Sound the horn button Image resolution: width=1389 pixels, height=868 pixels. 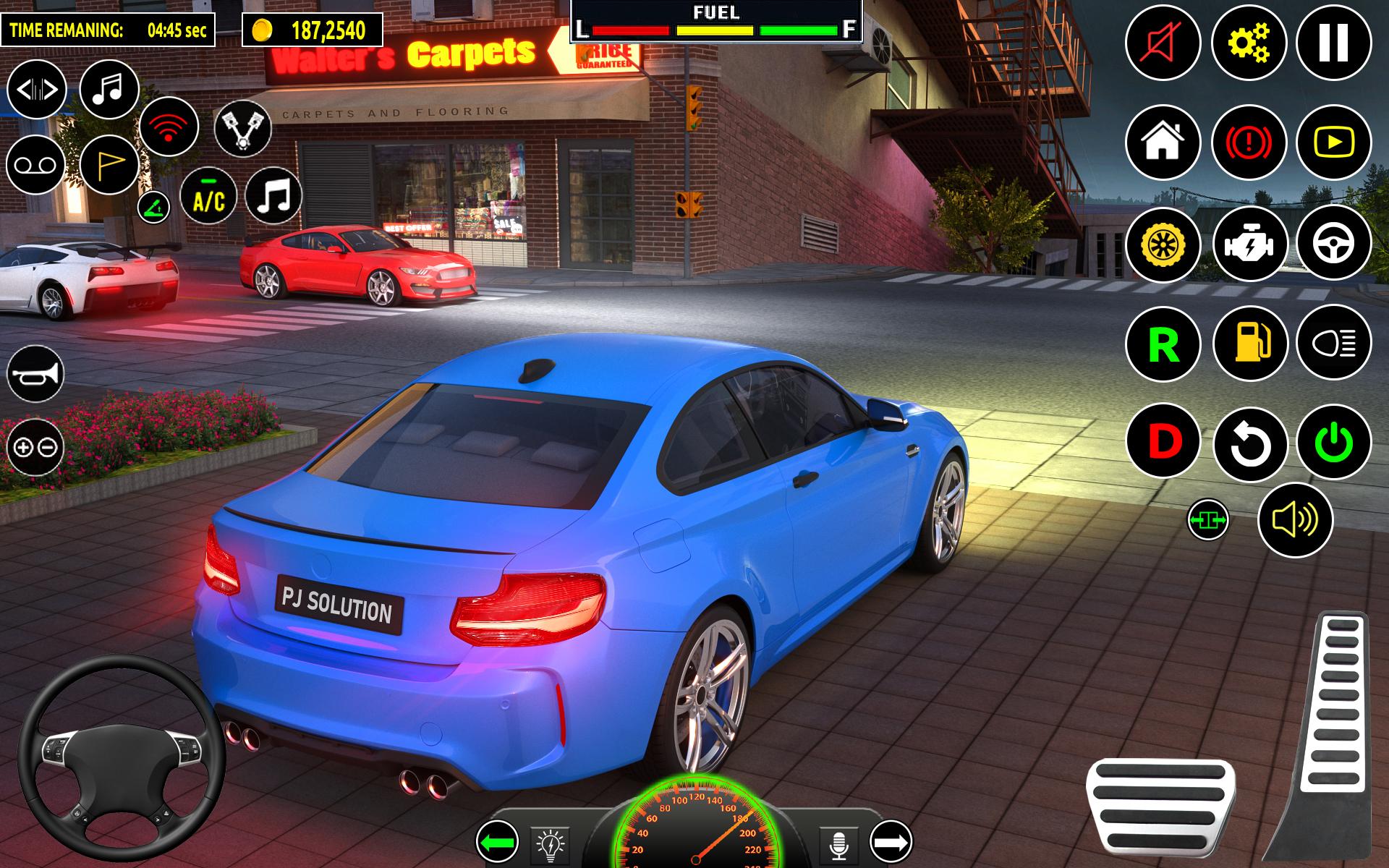tap(35, 373)
